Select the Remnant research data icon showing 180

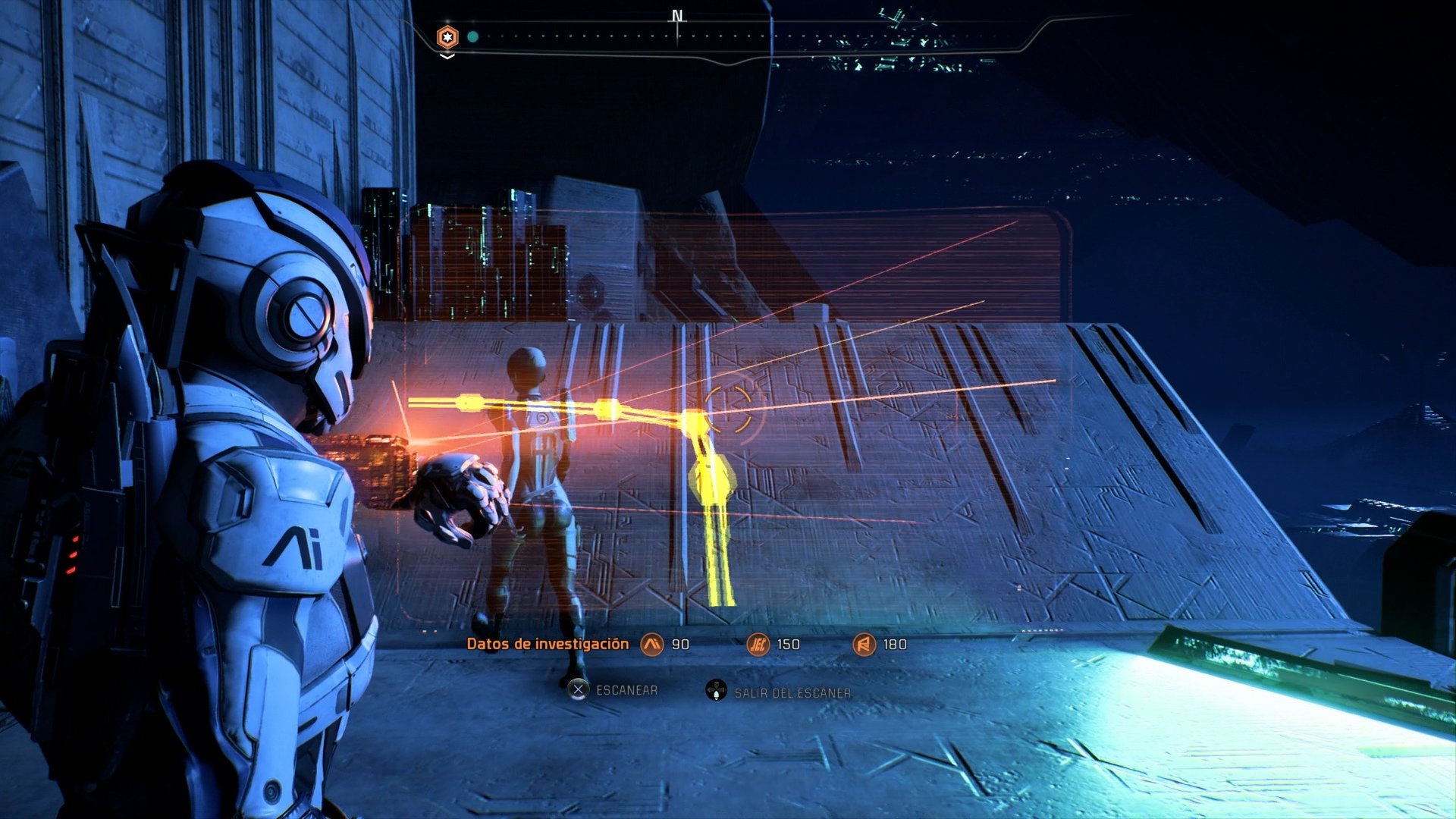click(864, 644)
